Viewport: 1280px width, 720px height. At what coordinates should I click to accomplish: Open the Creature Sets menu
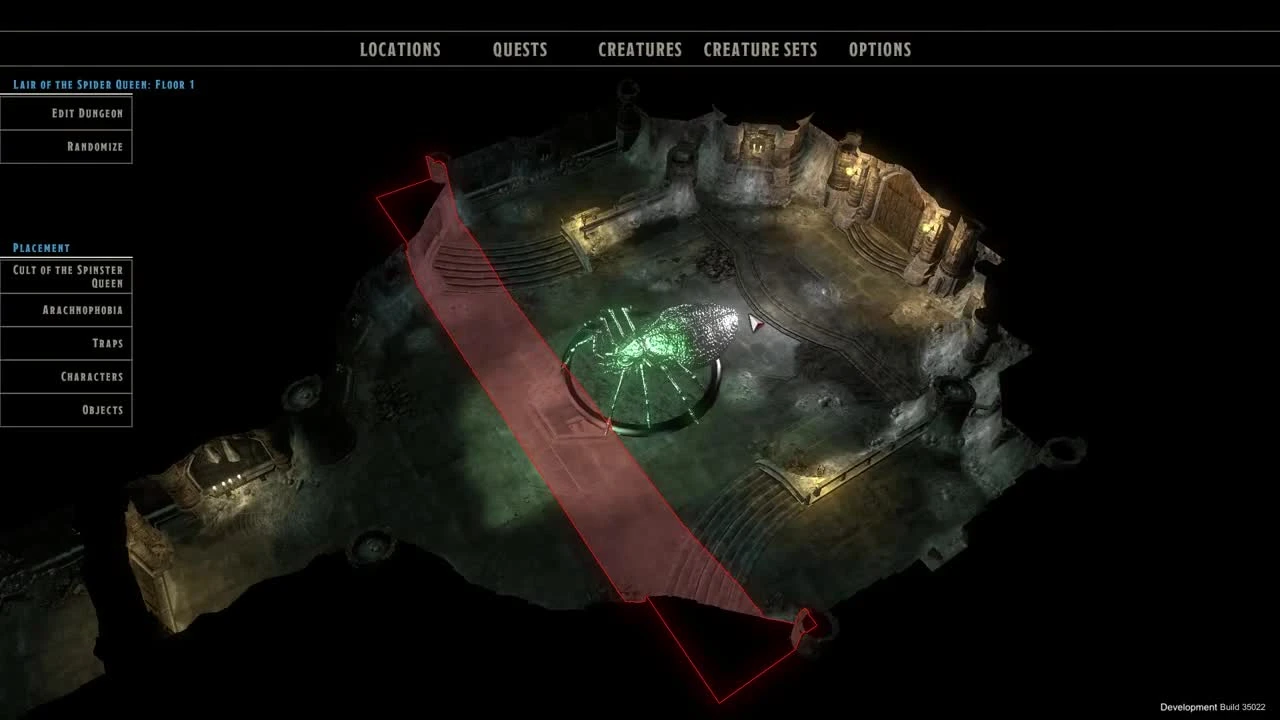pos(762,49)
